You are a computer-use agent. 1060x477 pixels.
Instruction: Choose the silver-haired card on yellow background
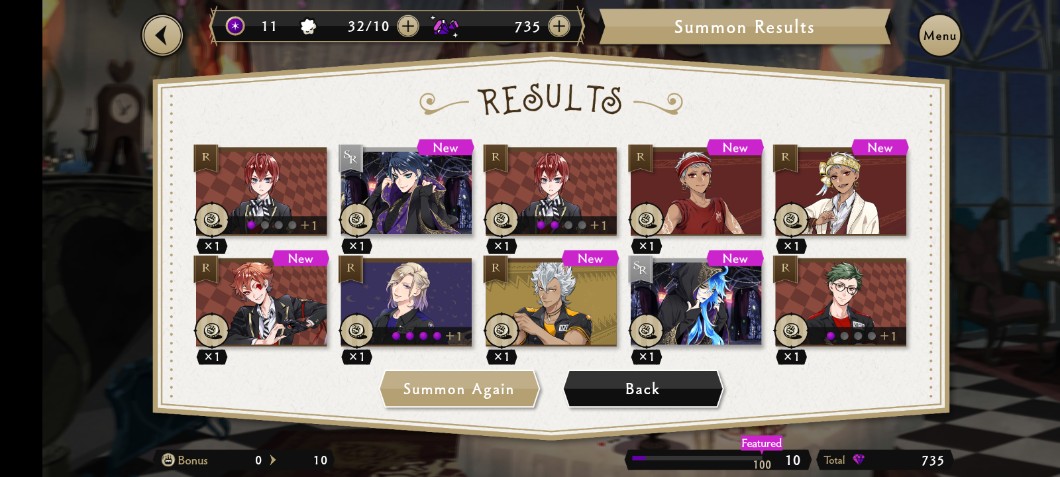[551, 302]
